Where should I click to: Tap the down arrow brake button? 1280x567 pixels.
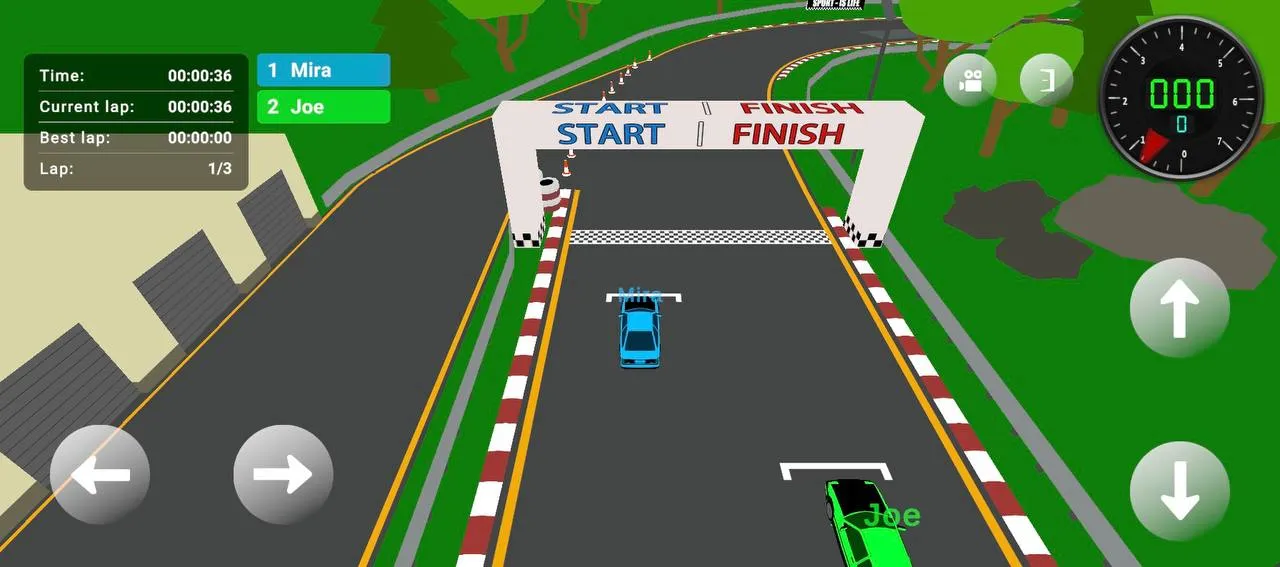(x=1179, y=491)
